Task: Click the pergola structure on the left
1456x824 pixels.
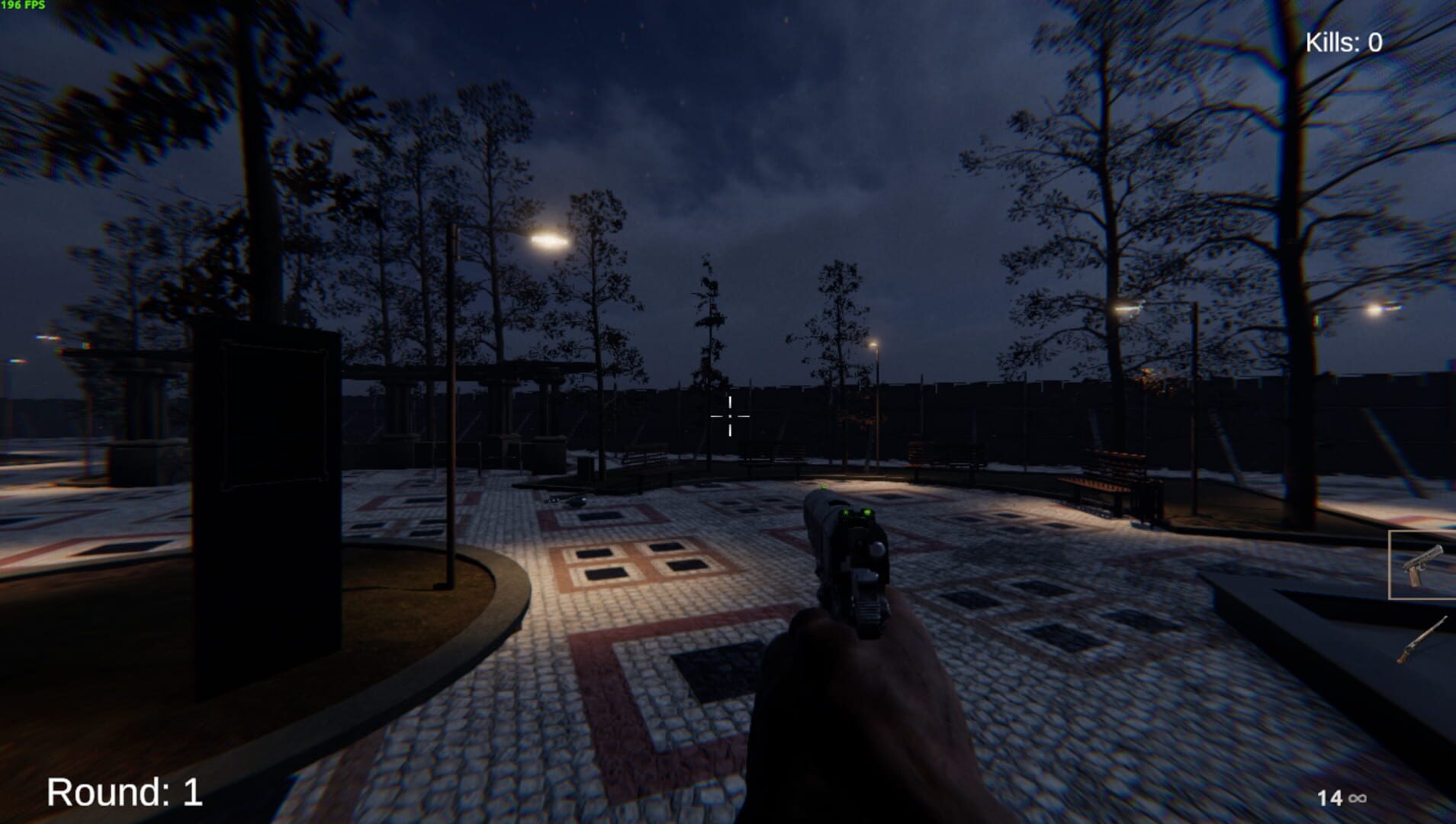Action: pyautogui.click(x=473, y=381)
